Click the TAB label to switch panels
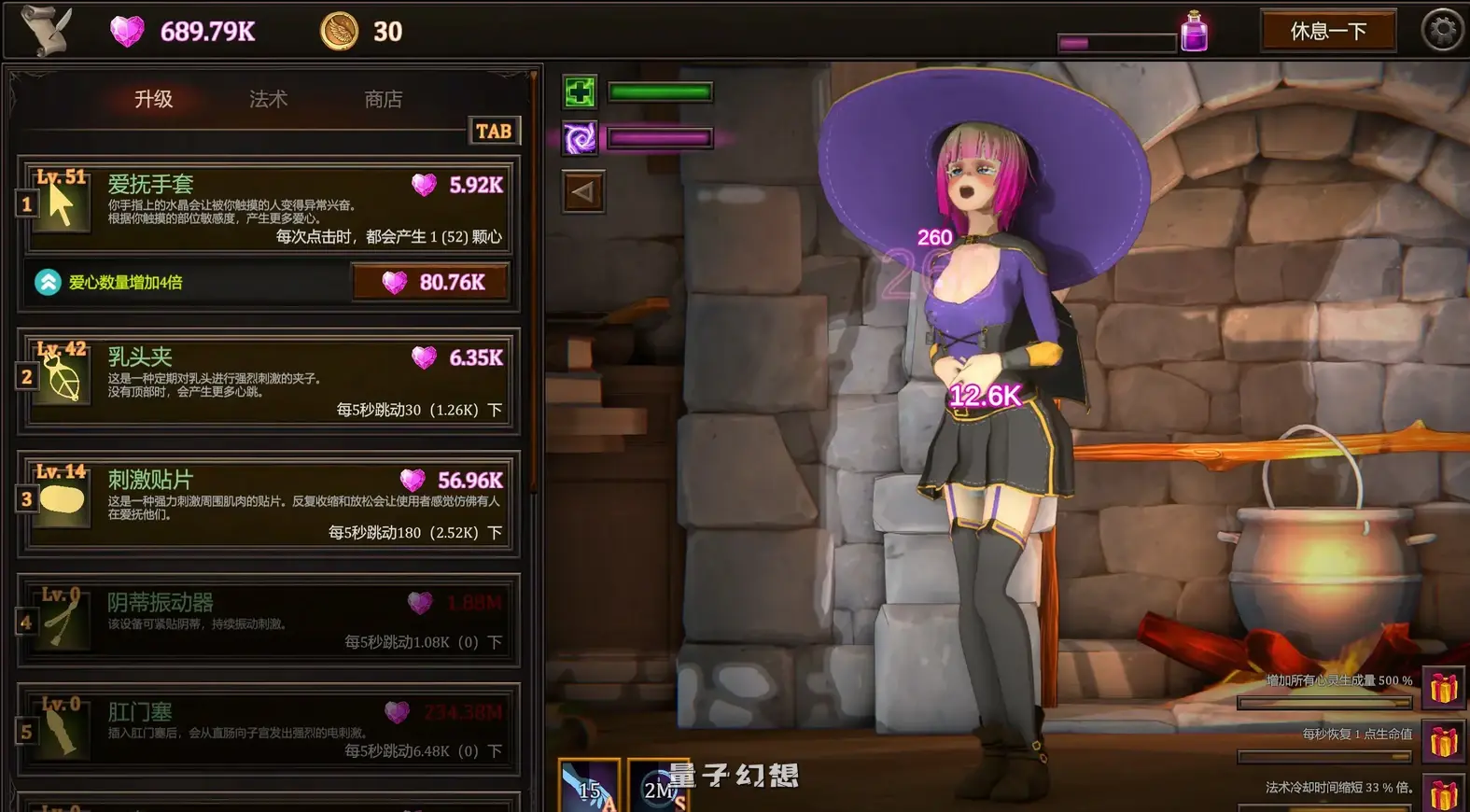Screen dimensions: 1470x812 click(494, 131)
